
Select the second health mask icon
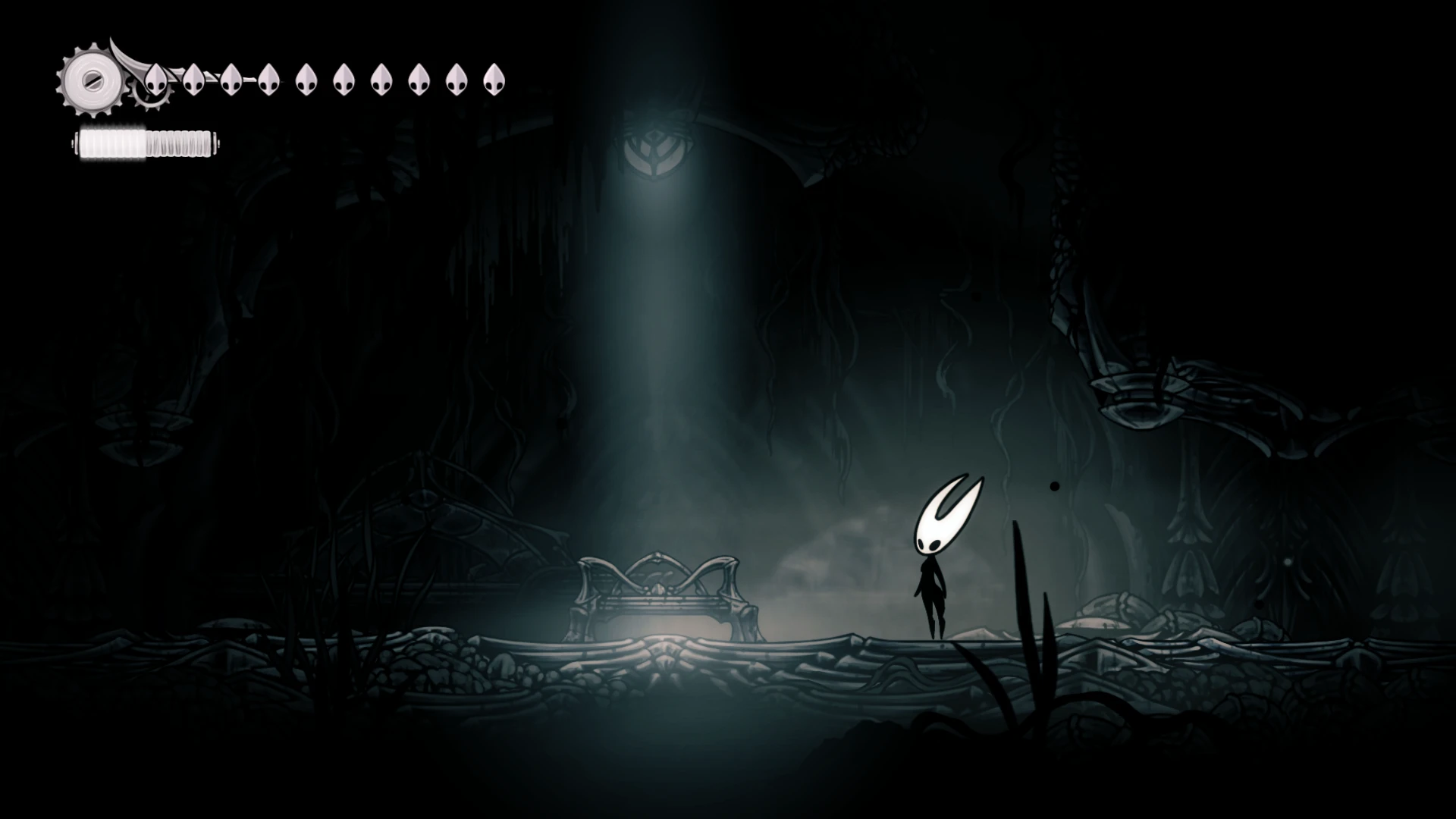click(194, 78)
